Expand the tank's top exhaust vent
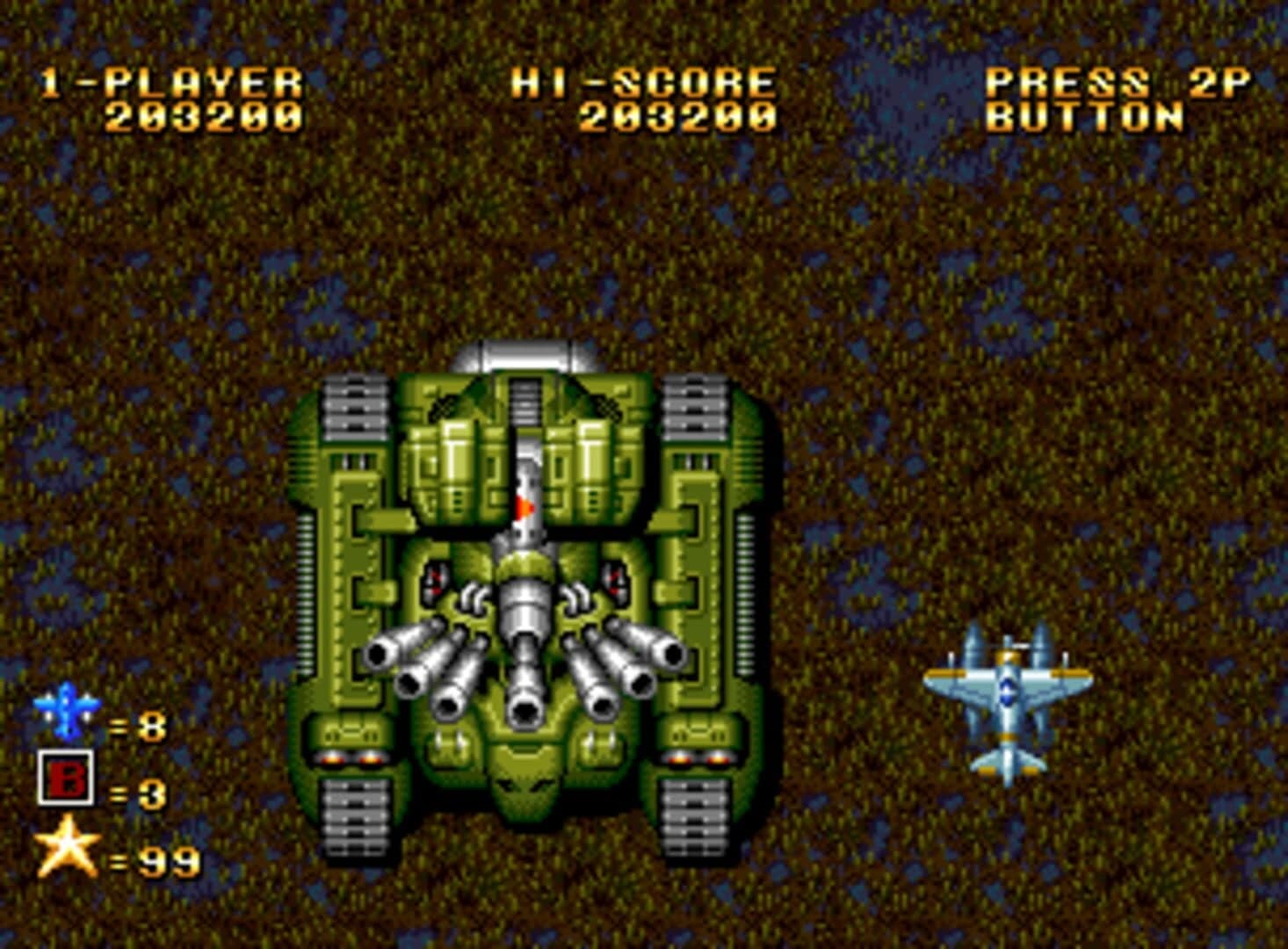Image resolution: width=1288 pixels, height=949 pixels. pos(517,354)
